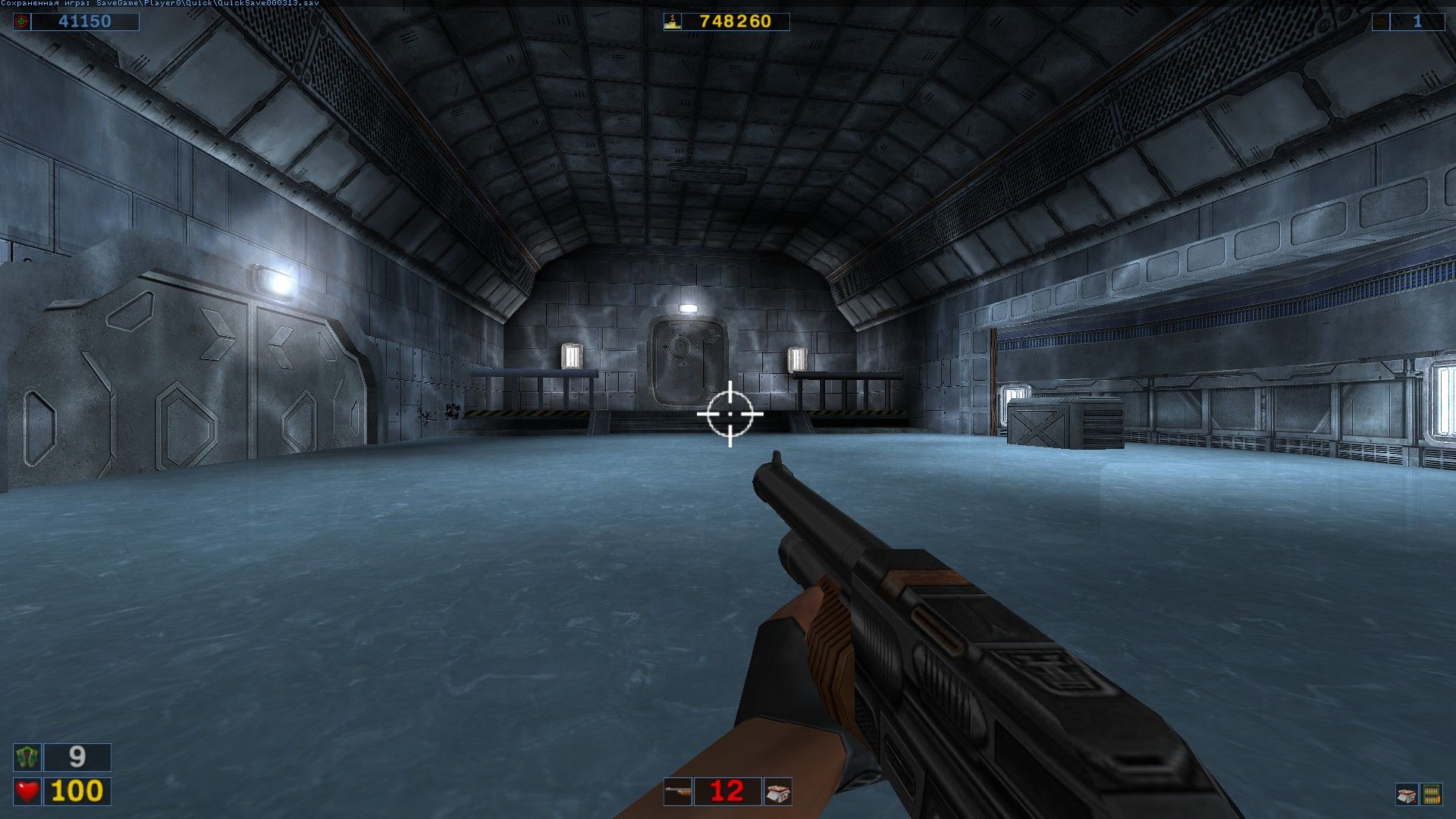Click the shell box icon beside the ammo count

click(x=779, y=791)
